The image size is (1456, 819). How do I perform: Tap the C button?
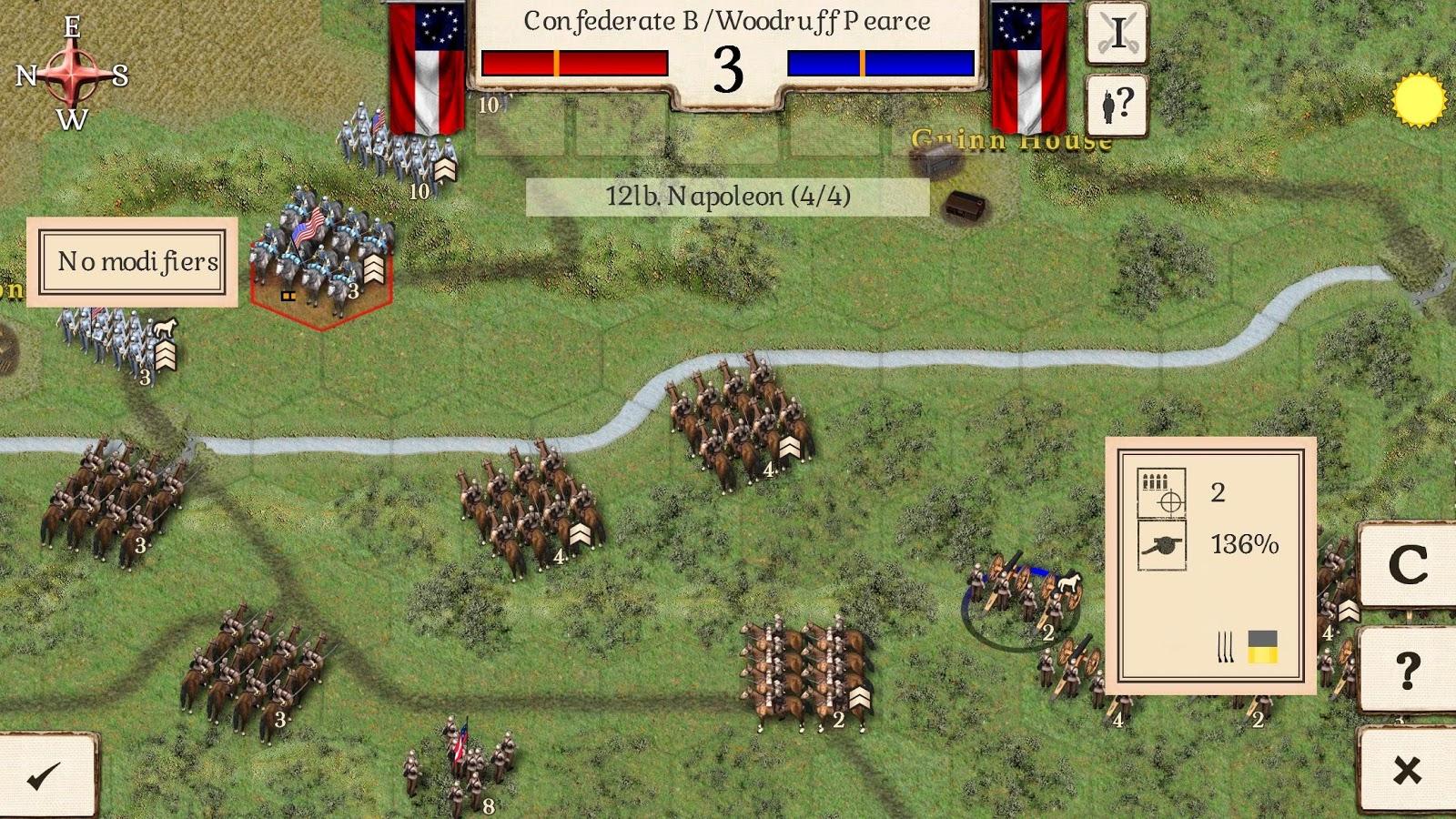(x=1407, y=565)
